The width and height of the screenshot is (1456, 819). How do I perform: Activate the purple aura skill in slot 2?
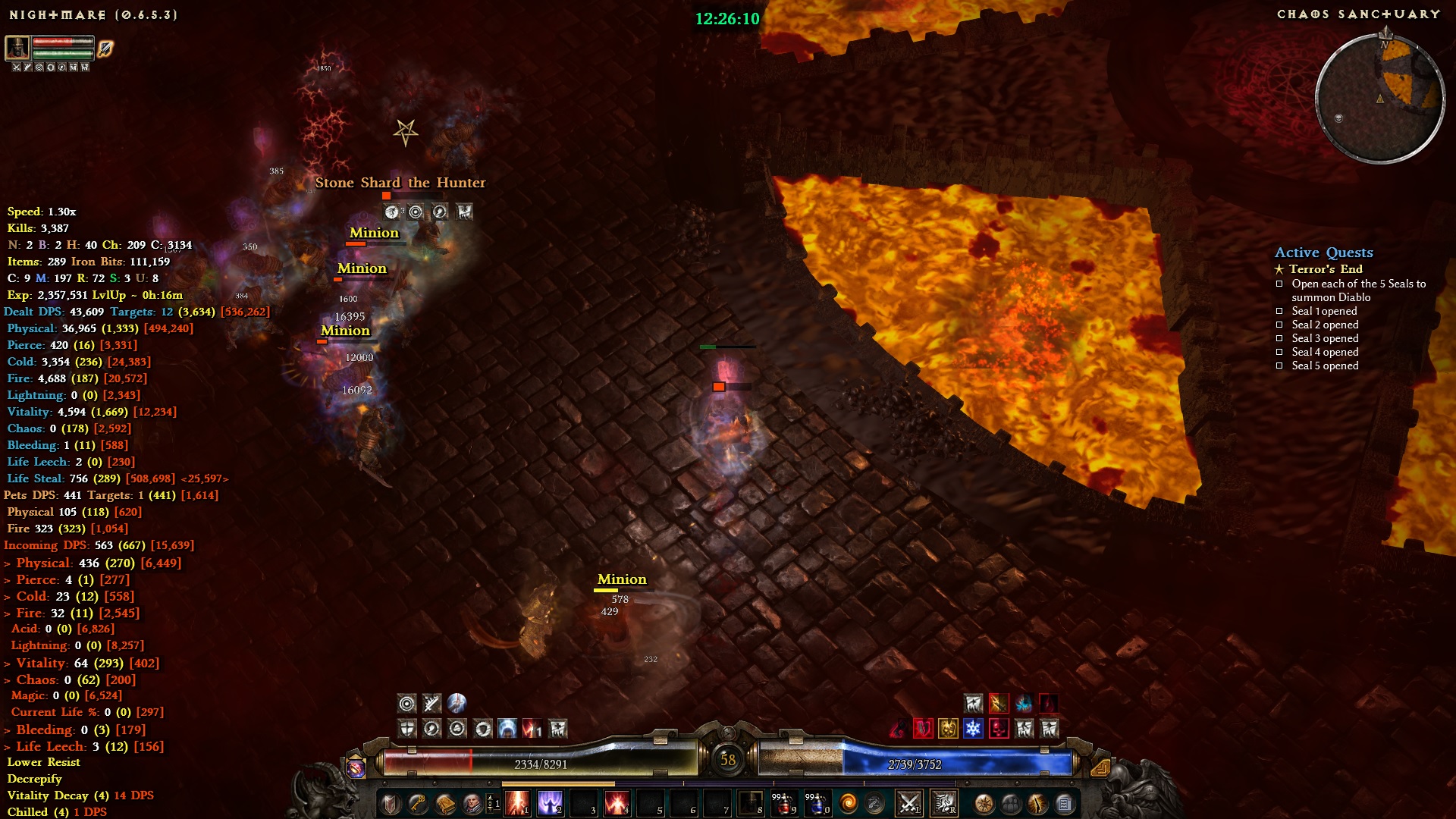point(551,802)
